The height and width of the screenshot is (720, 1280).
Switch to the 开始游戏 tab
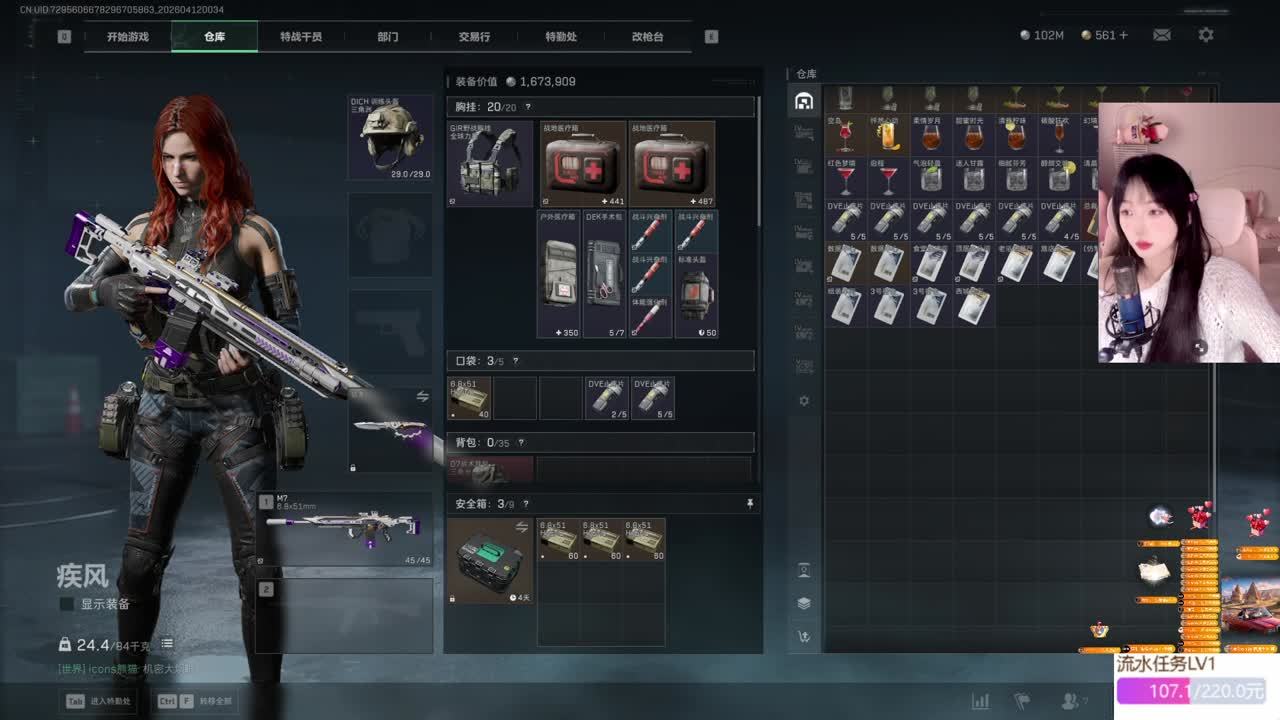point(128,36)
